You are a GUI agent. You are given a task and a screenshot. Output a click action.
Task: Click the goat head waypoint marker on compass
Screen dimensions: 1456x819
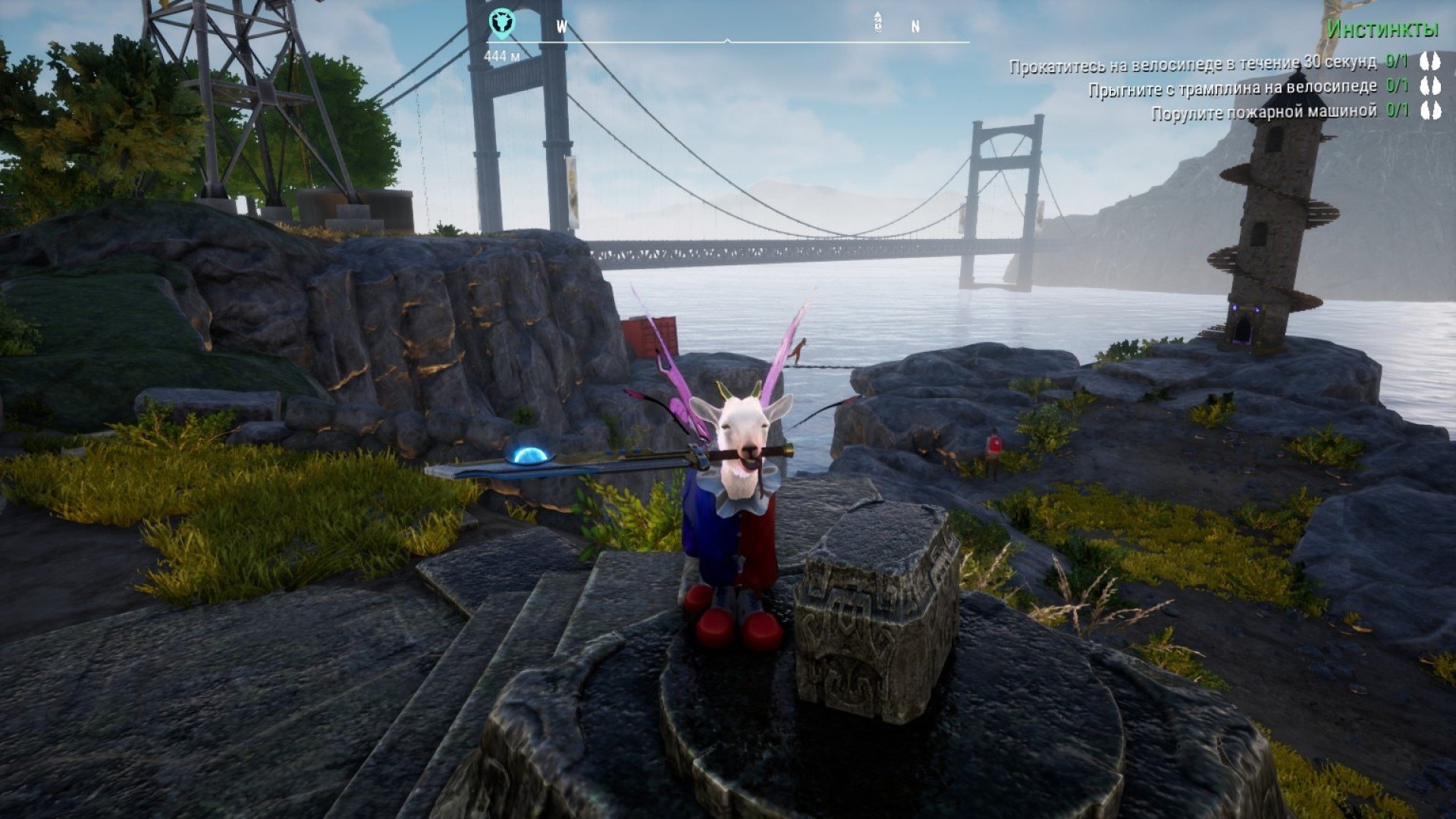500,23
